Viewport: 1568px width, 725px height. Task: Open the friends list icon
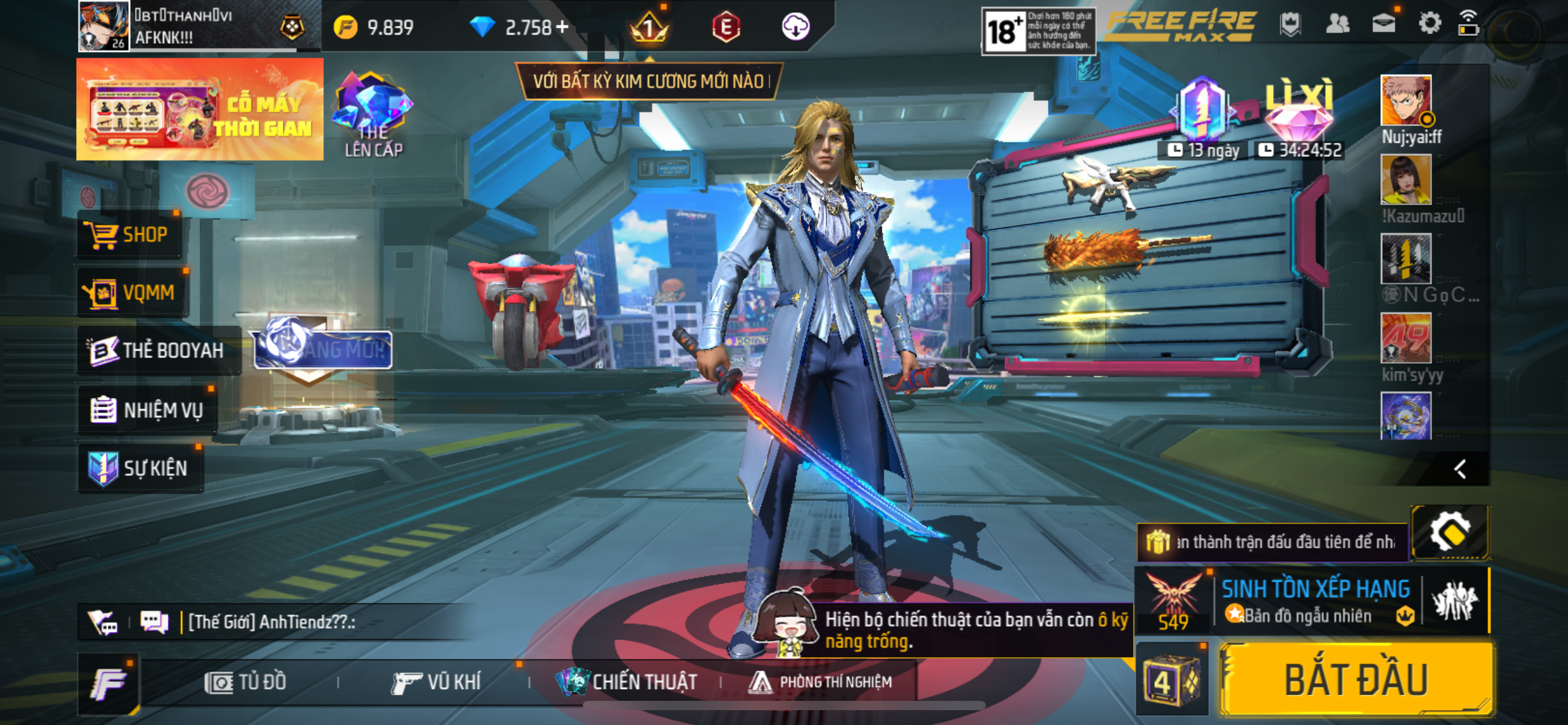[1338, 25]
